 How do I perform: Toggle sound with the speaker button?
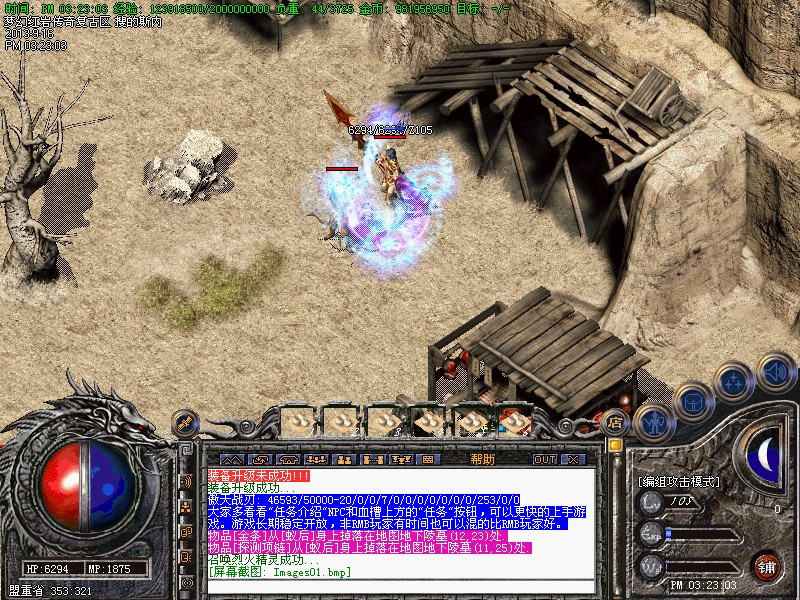click(775, 371)
